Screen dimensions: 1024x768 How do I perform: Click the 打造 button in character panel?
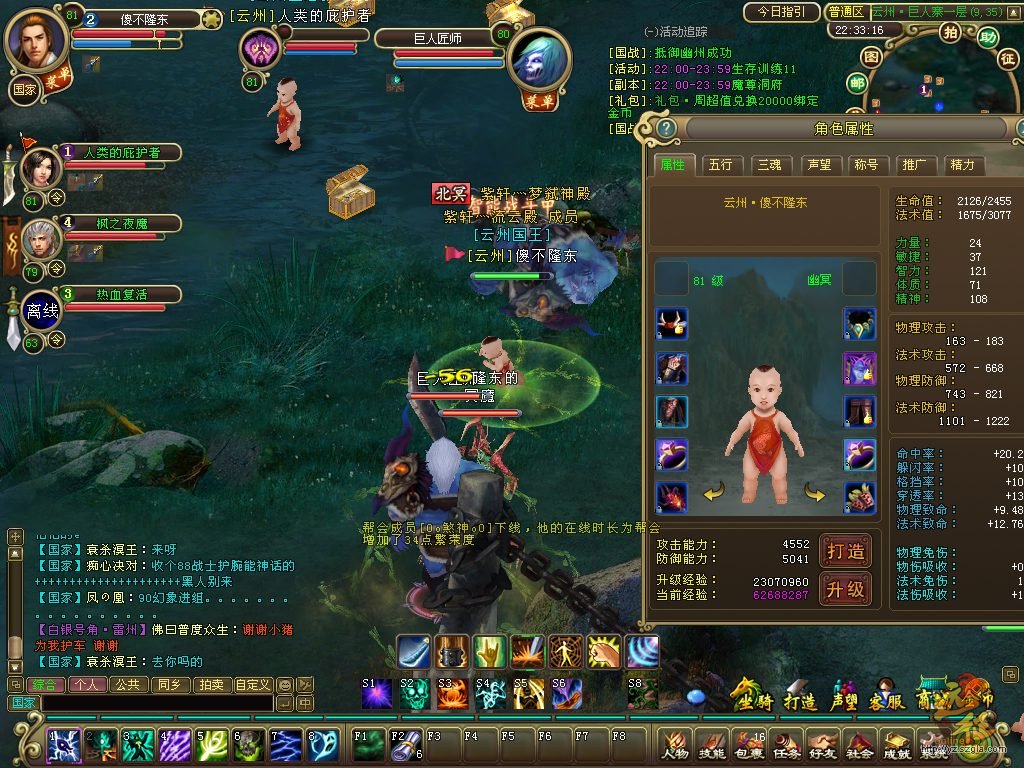[845, 551]
